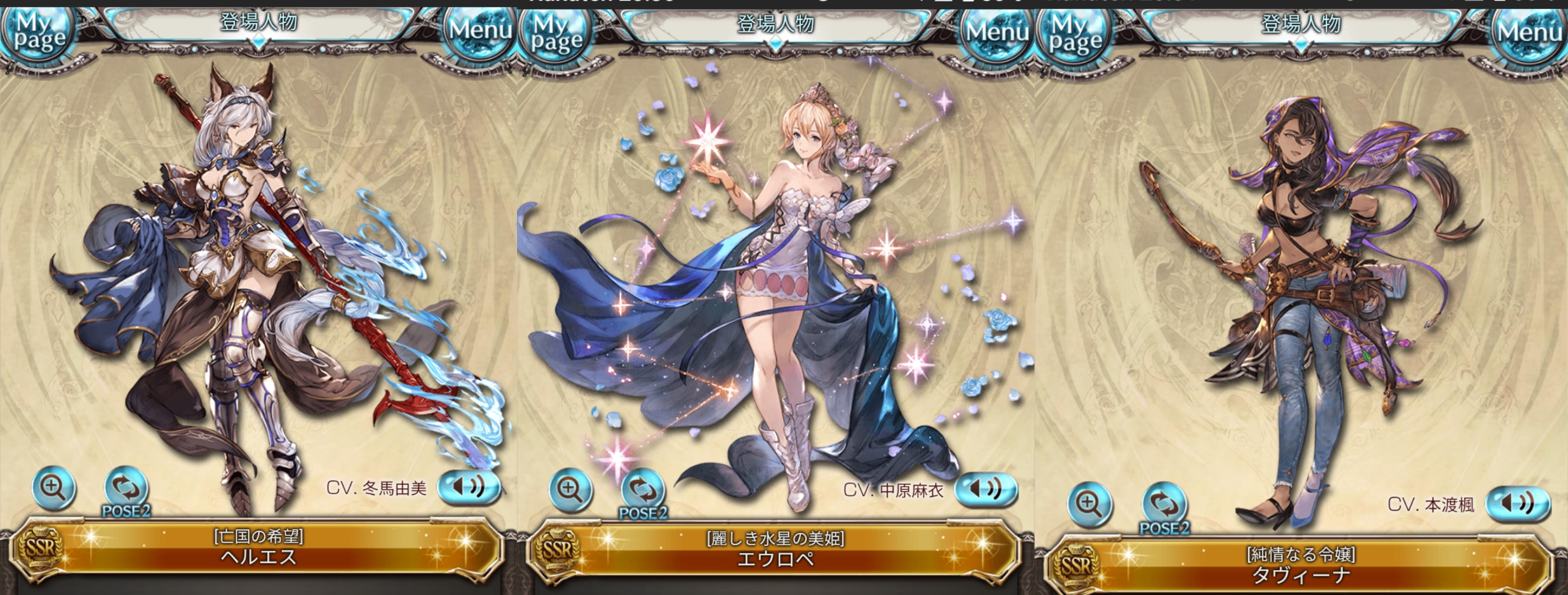Open My page above the ヘルエス character panel
Image resolution: width=1568 pixels, height=595 pixels.
[39, 31]
